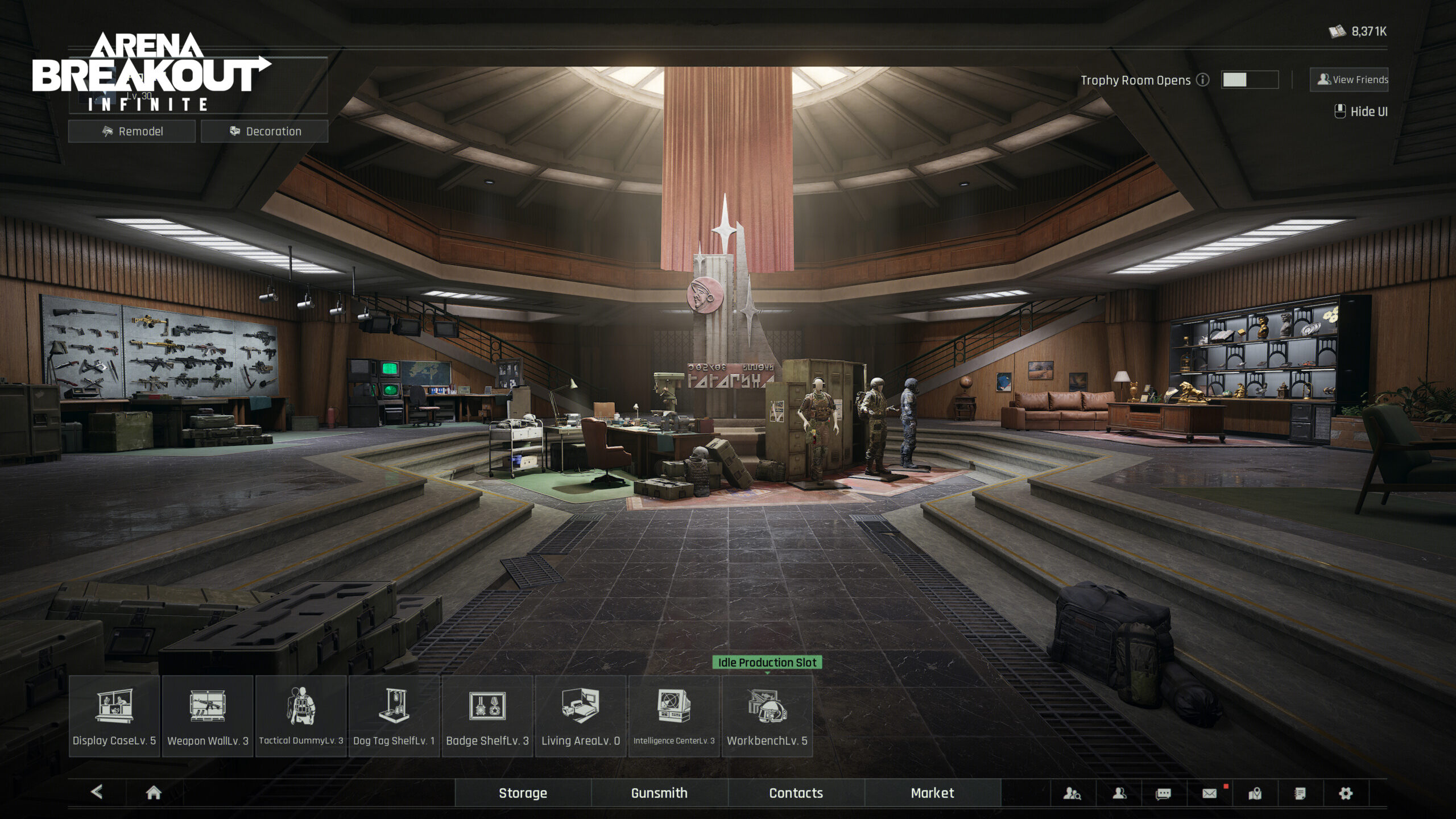
Task: Open the Market tab
Action: point(933,792)
